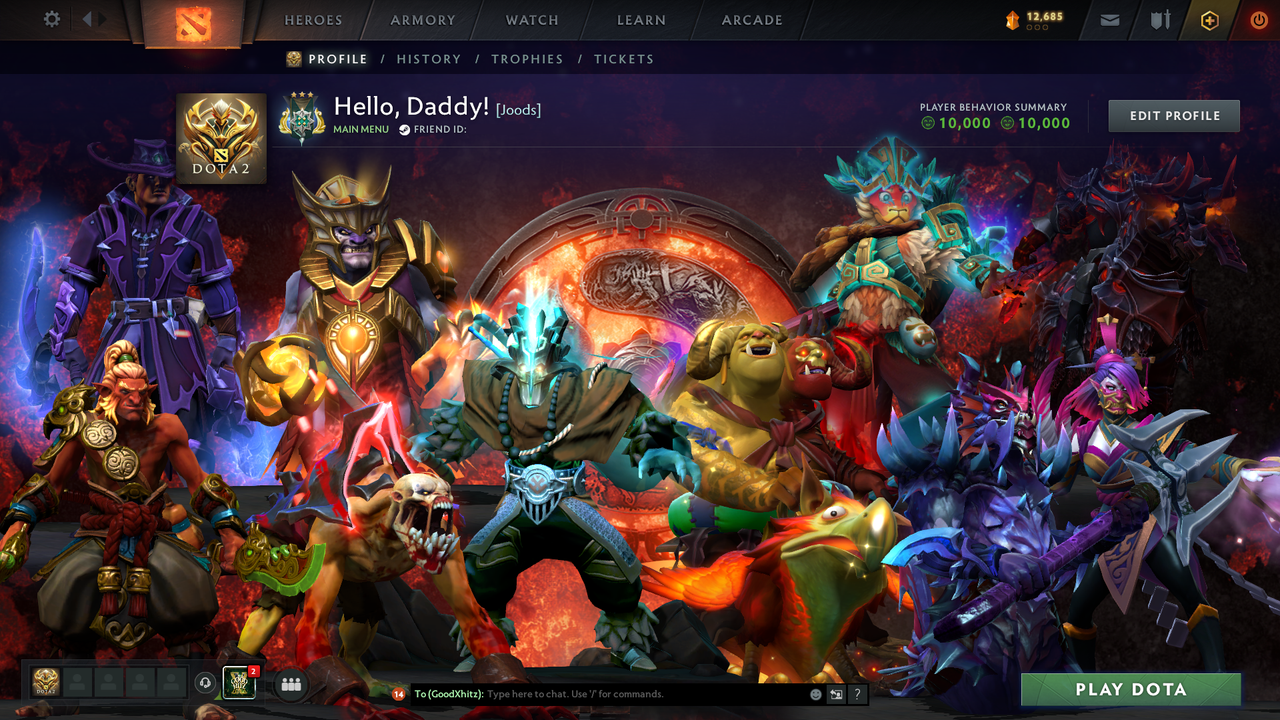Click the red power button to quit
The height and width of the screenshot is (720, 1280).
tap(1258, 19)
